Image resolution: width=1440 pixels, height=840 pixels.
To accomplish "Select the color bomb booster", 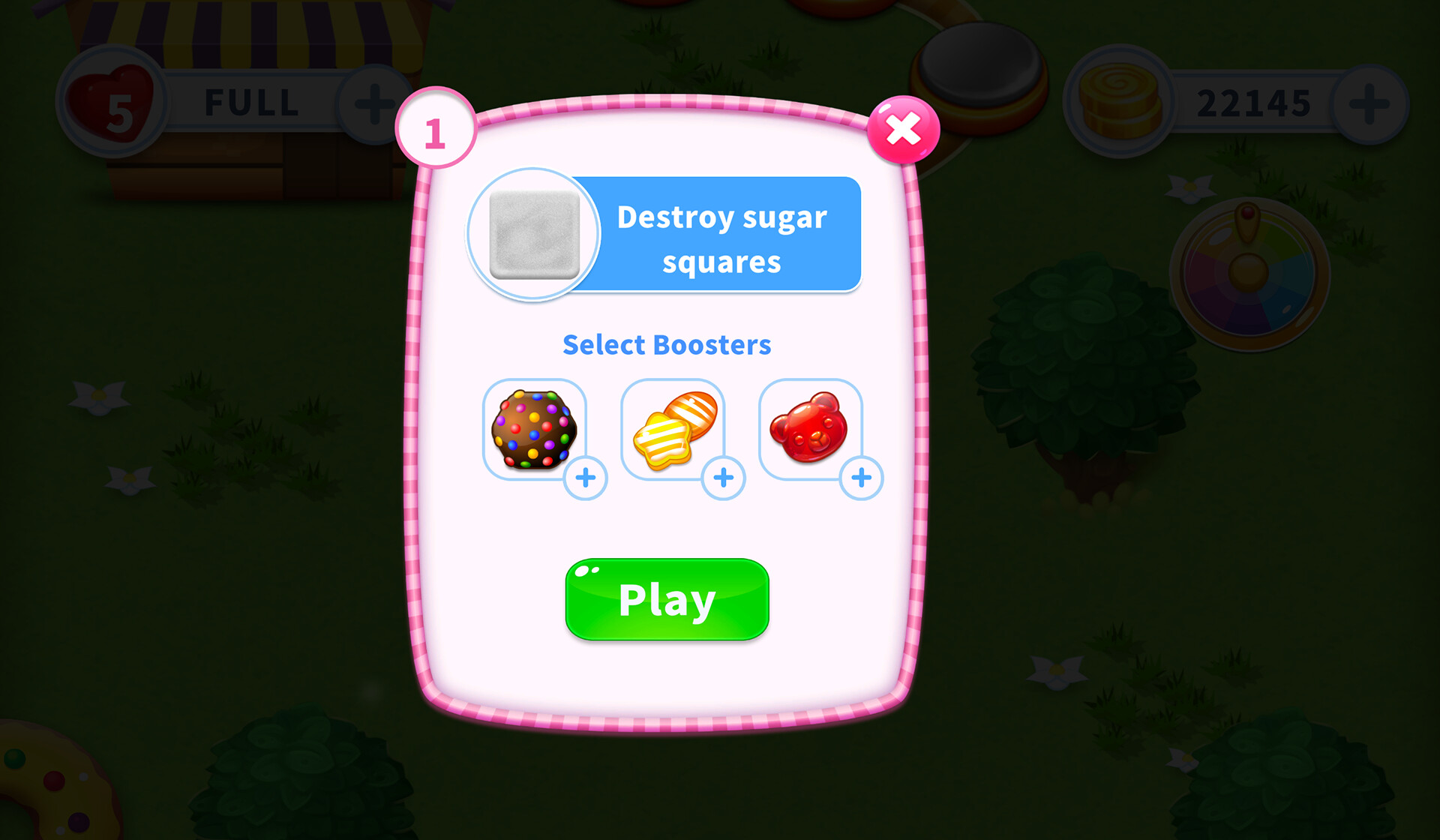I will pyautogui.click(x=535, y=429).
